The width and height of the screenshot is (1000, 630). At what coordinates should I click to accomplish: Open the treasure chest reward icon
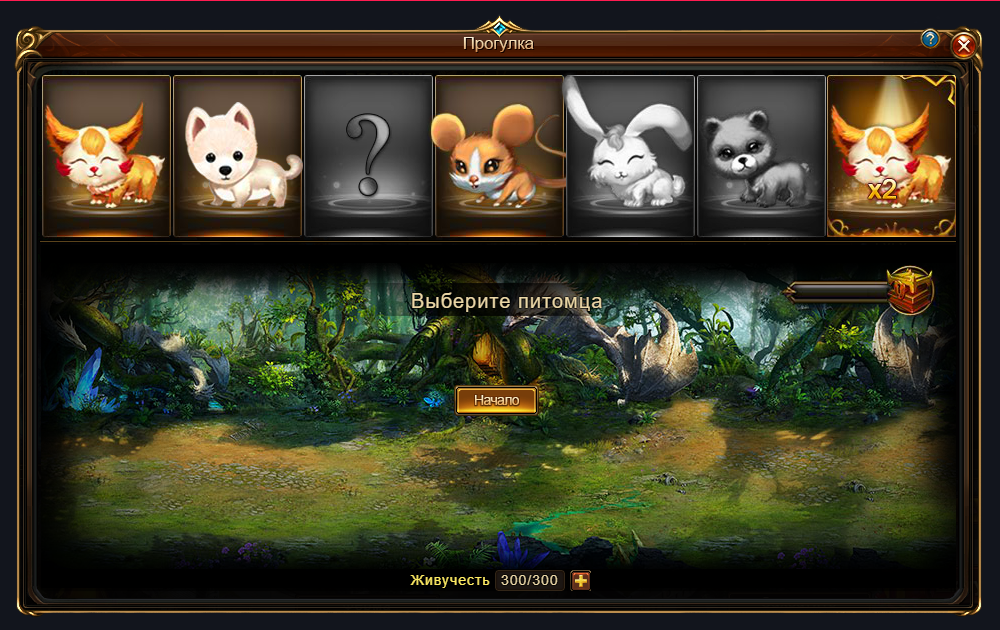click(910, 291)
